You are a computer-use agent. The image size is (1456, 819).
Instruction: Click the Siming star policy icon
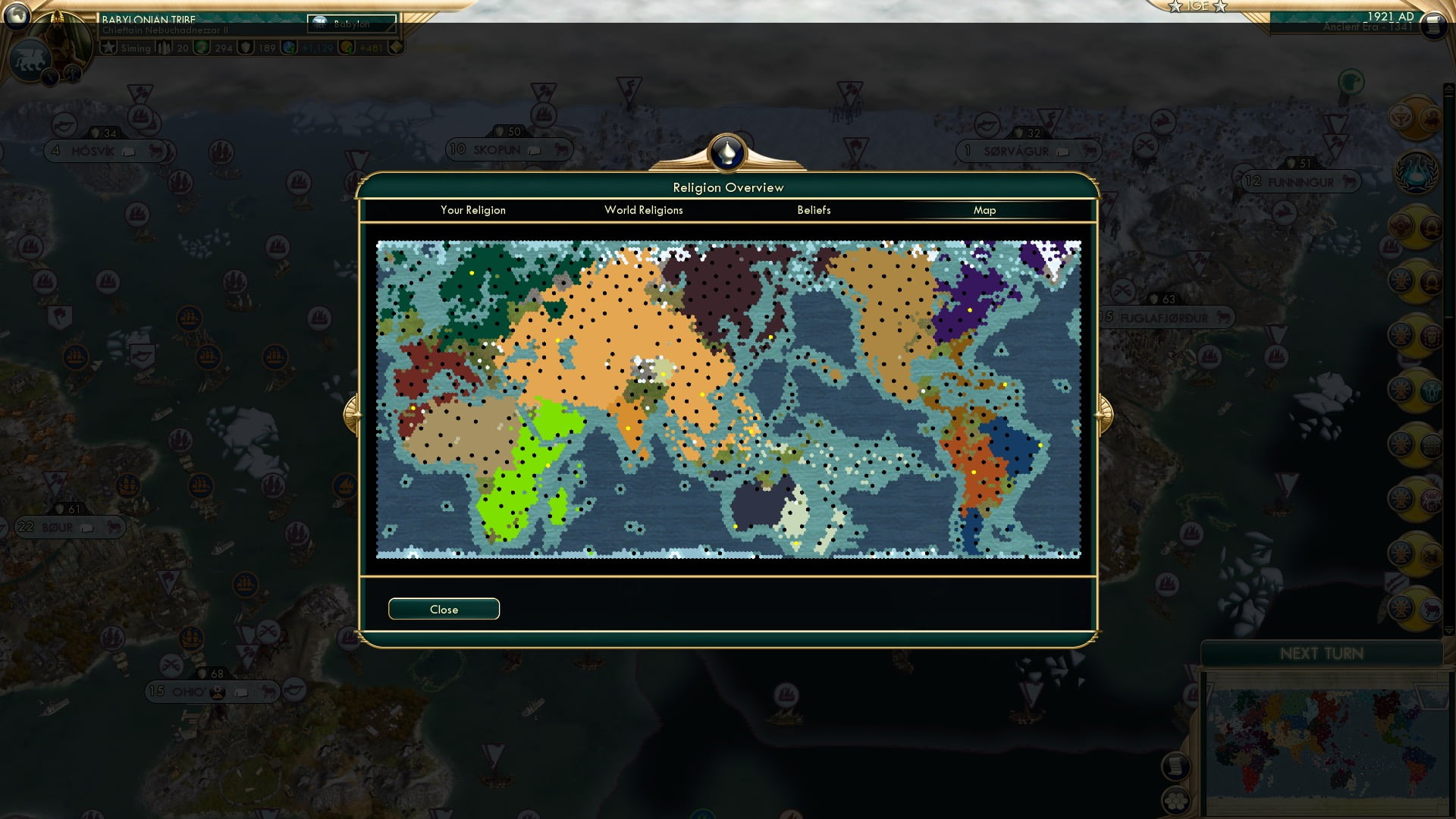pyautogui.click(x=108, y=47)
